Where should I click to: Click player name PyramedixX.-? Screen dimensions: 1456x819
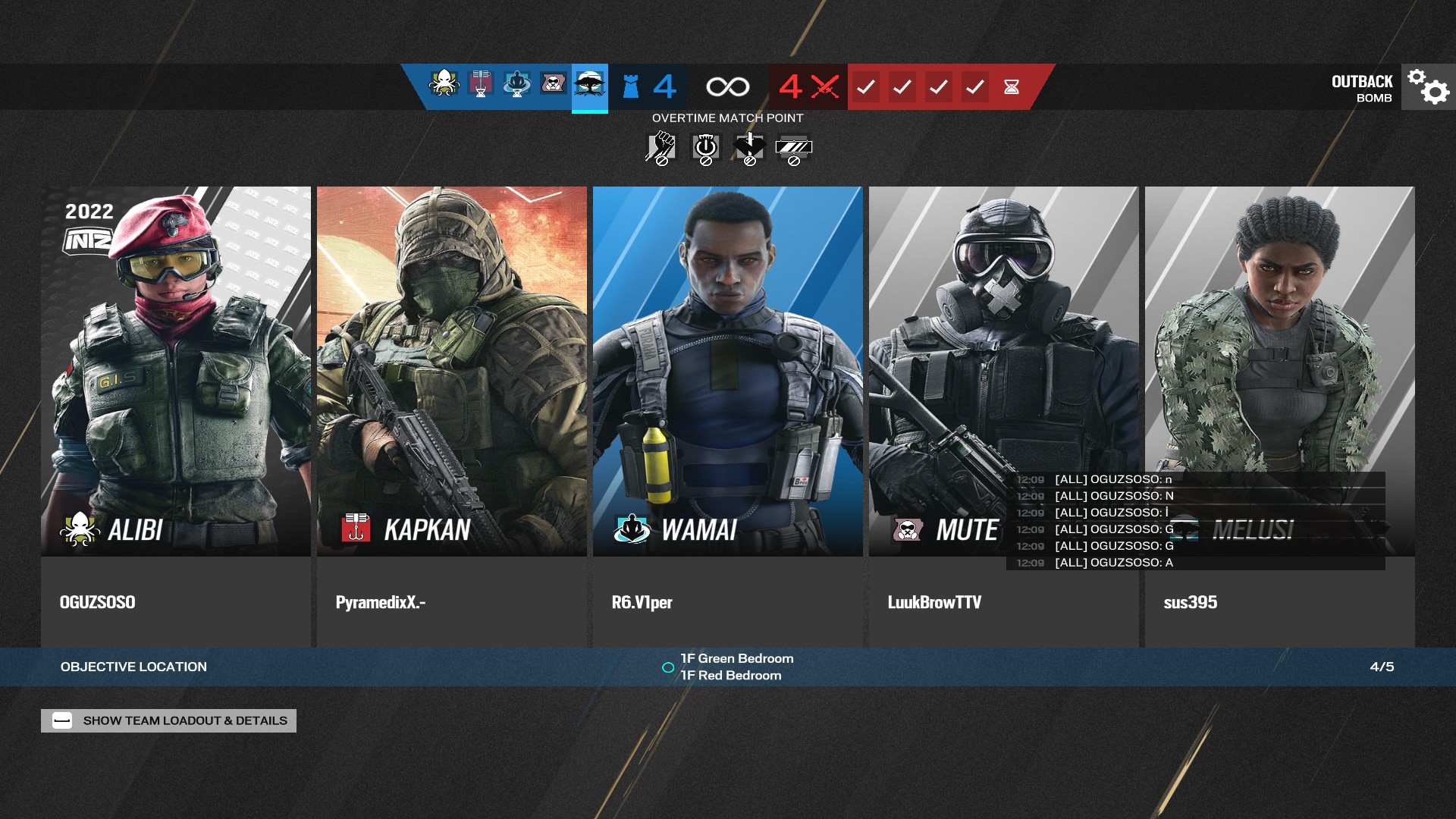[x=381, y=602]
